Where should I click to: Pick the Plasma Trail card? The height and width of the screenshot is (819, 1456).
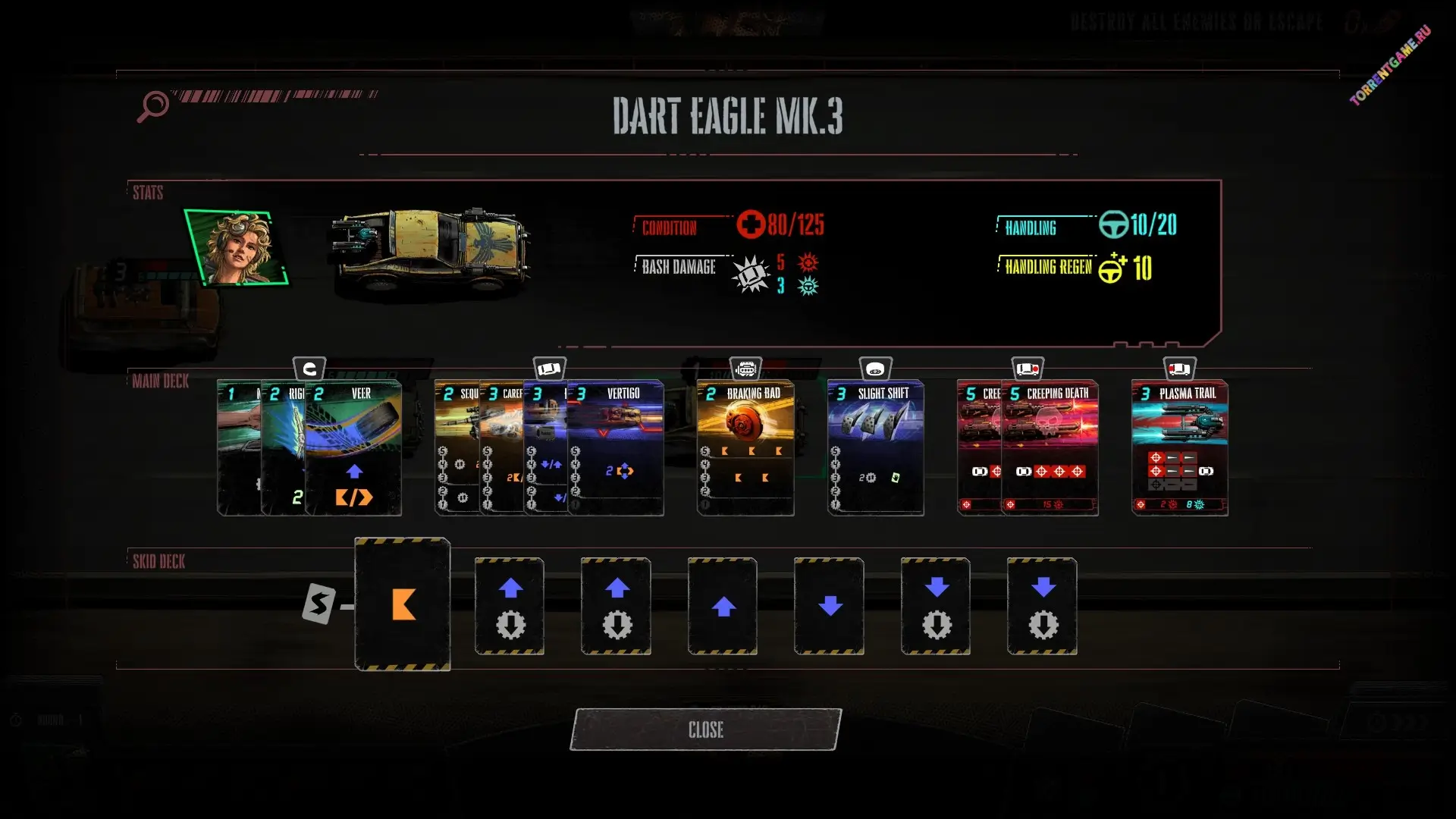tap(1180, 447)
